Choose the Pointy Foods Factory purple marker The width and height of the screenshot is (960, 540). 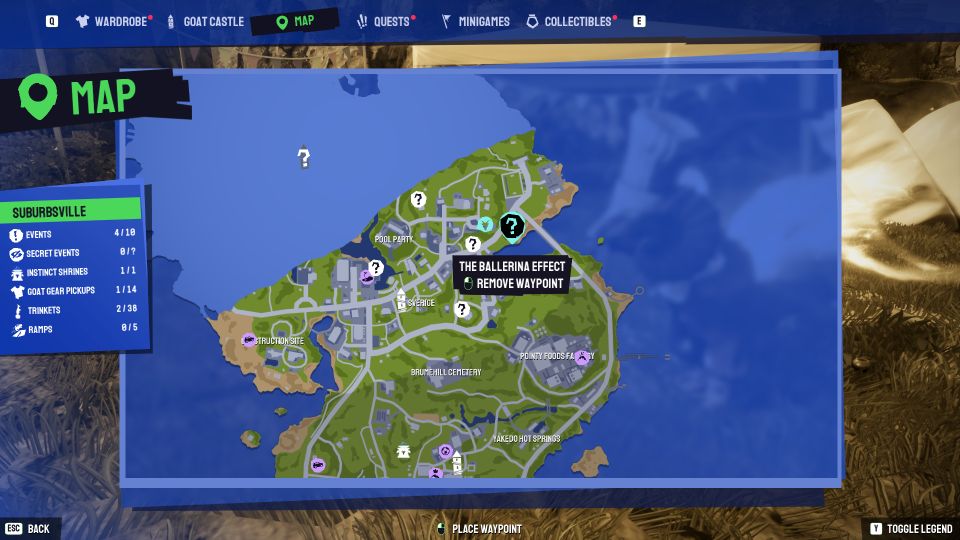click(x=581, y=356)
